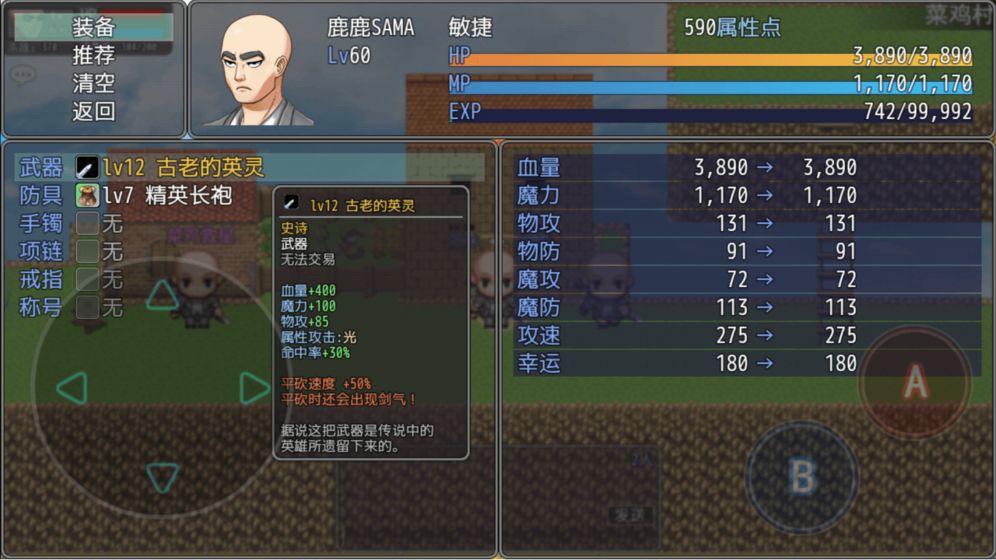996x560 pixels.
Task: Tap the red A action button
Action: coord(915,381)
